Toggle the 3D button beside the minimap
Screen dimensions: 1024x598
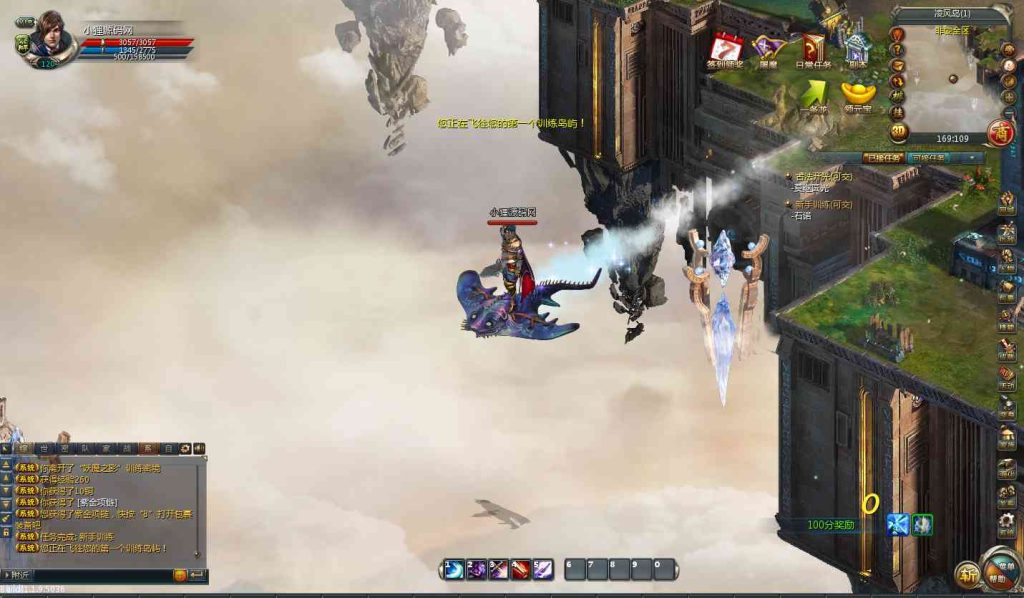[898, 130]
